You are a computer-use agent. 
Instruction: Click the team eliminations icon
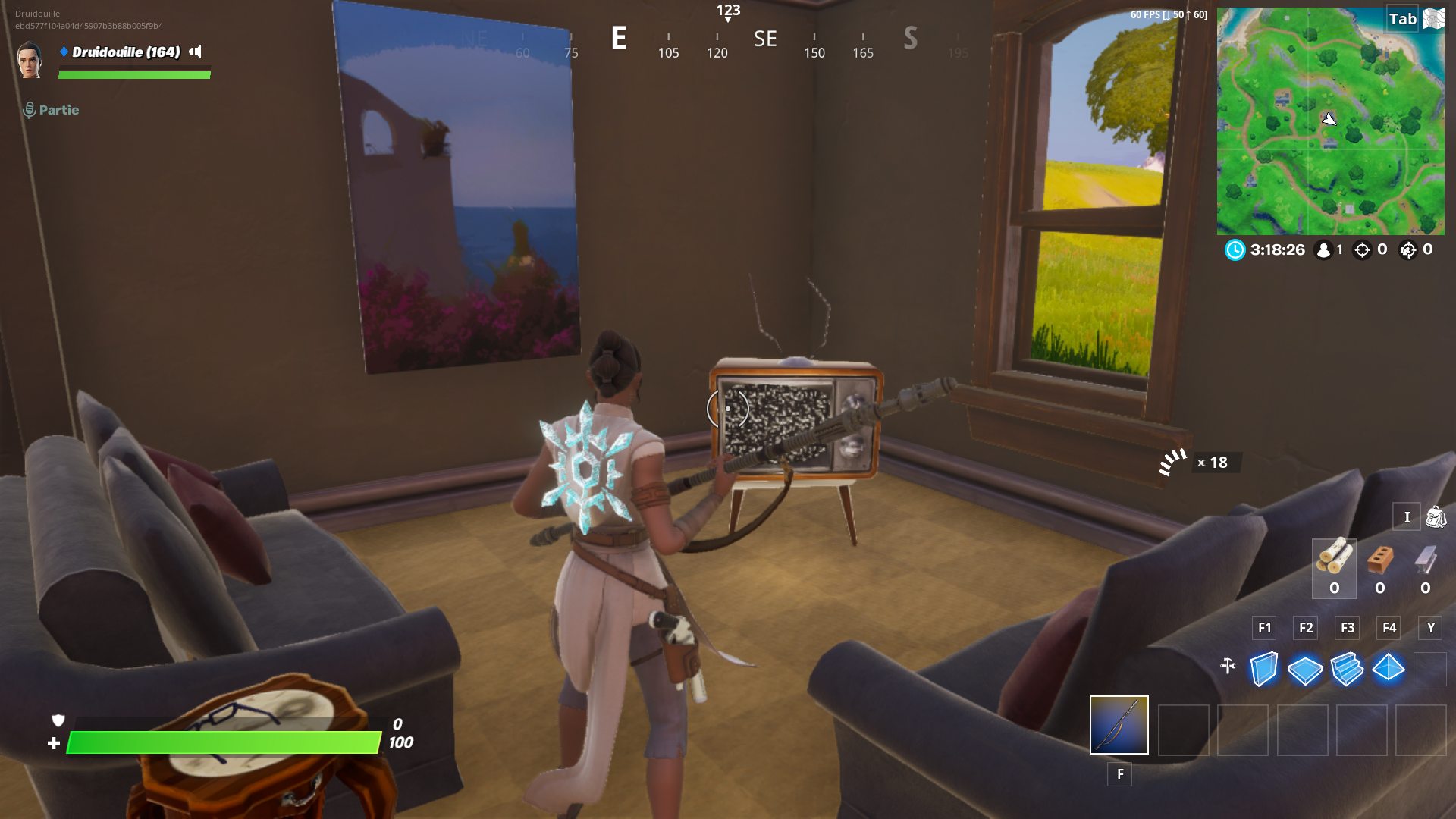[1408, 250]
